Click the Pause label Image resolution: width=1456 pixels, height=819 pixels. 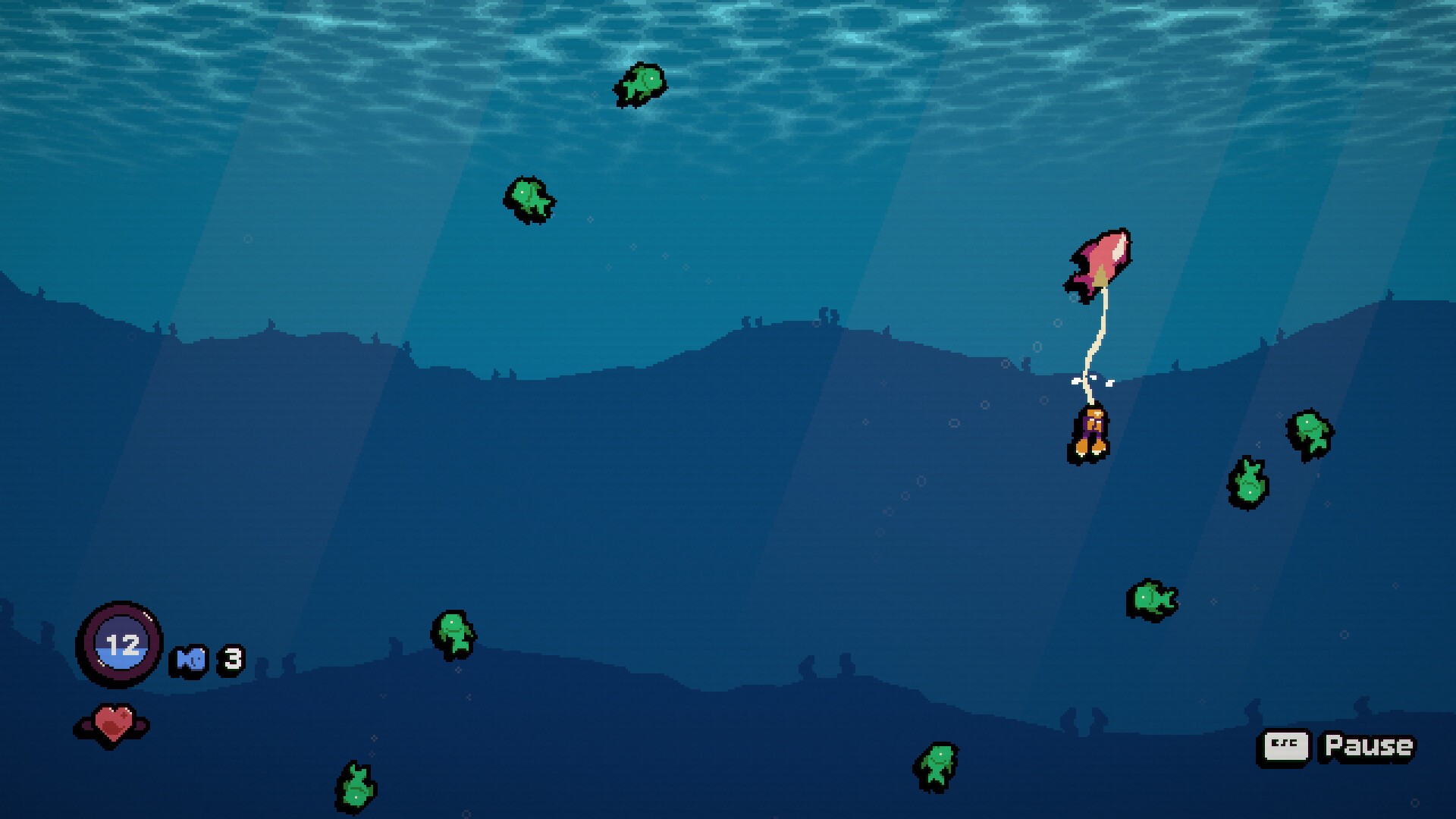click(x=1368, y=746)
